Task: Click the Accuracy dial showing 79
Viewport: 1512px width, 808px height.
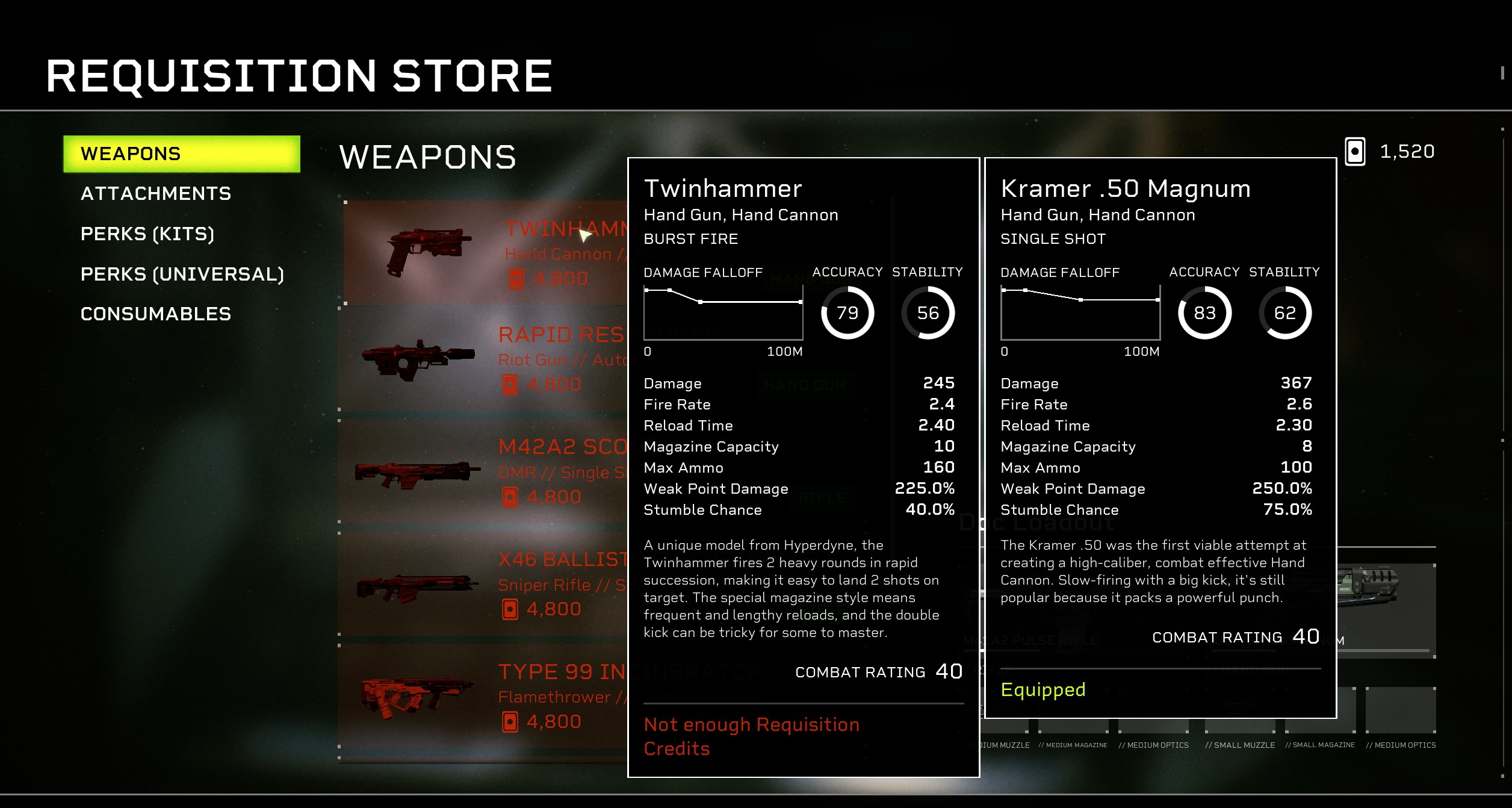Action: 847,313
